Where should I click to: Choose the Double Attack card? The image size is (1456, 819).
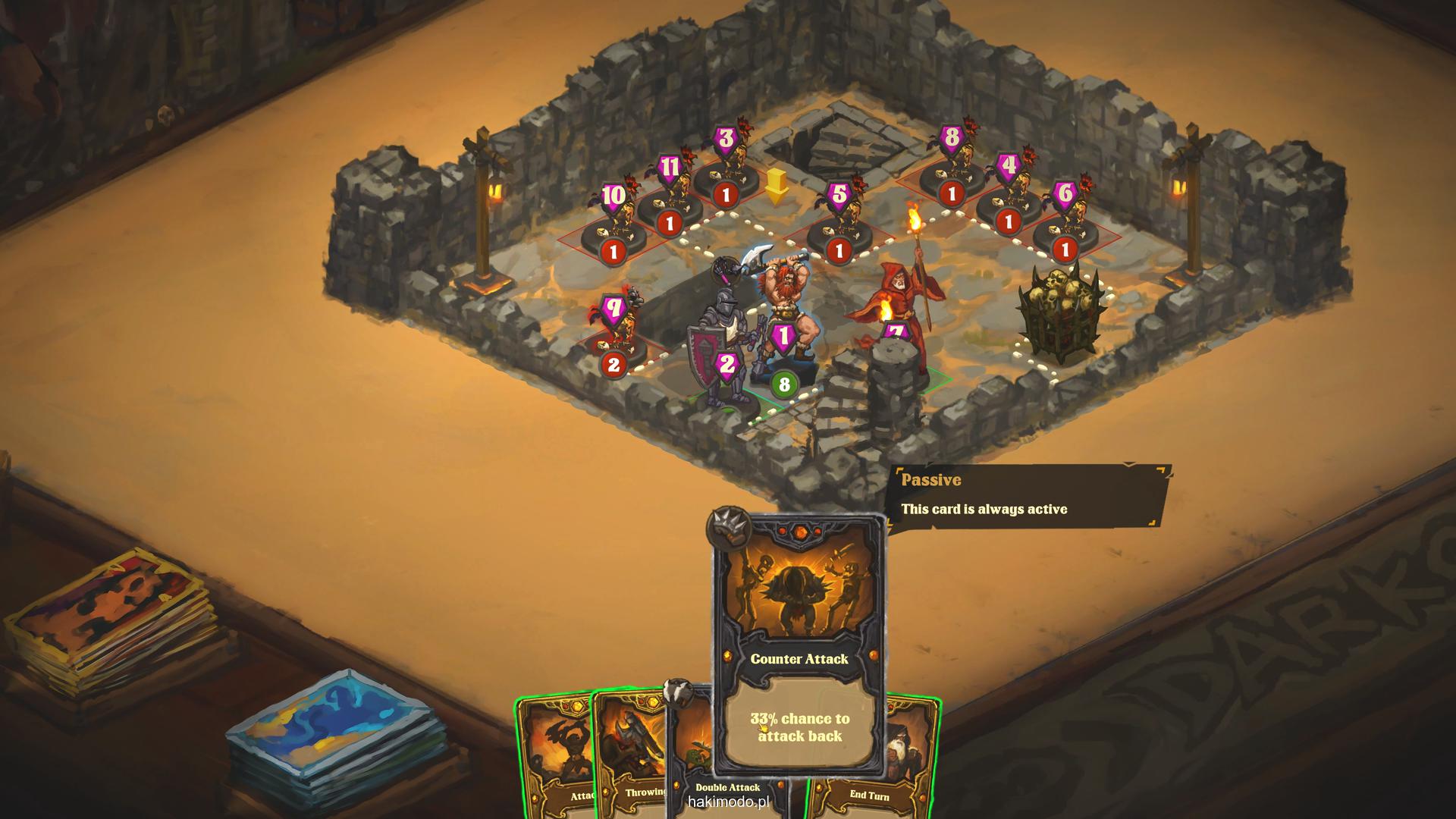[690, 758]
